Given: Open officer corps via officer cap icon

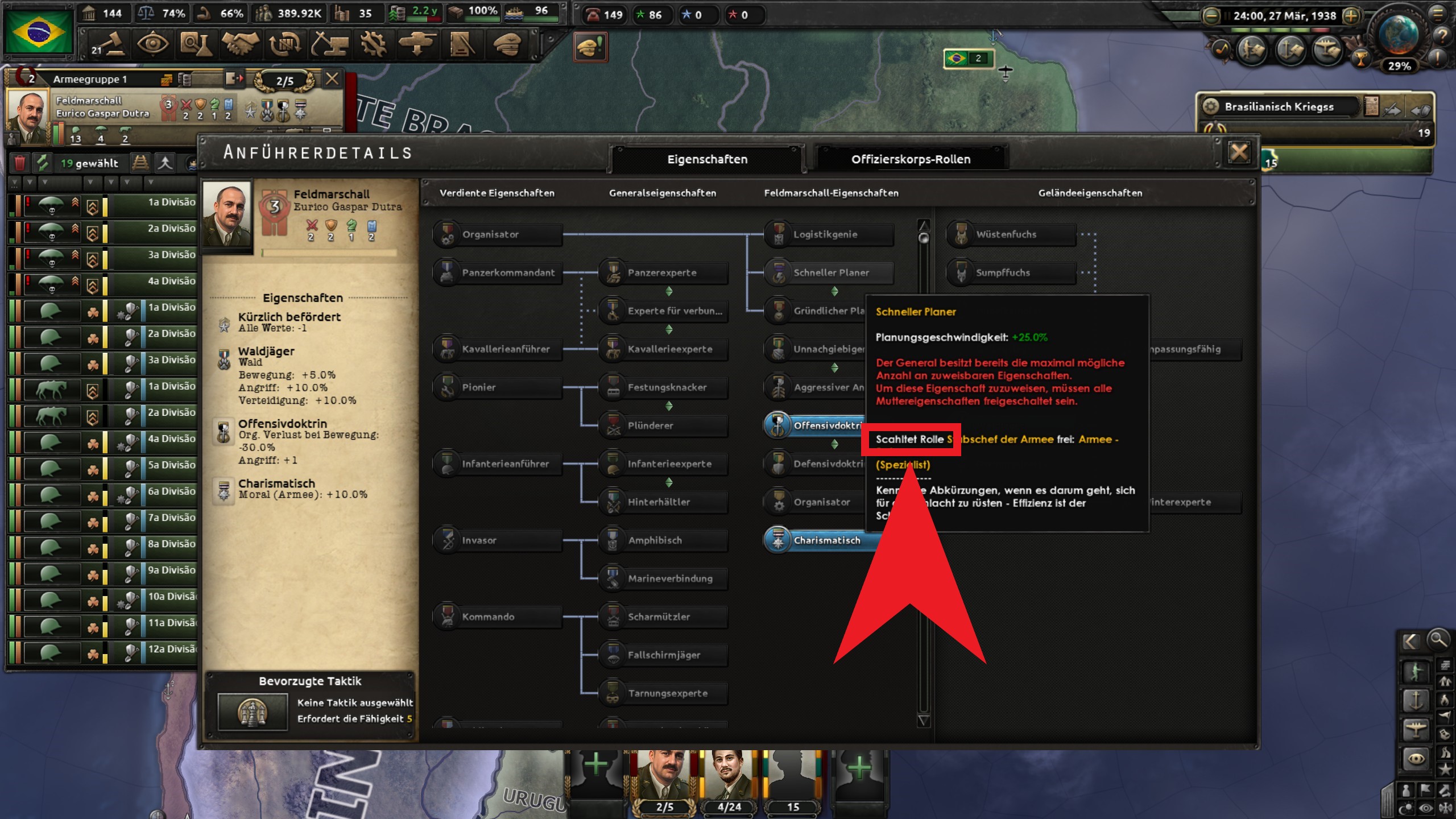Looking at the screenshot, I should pos(508,44).
